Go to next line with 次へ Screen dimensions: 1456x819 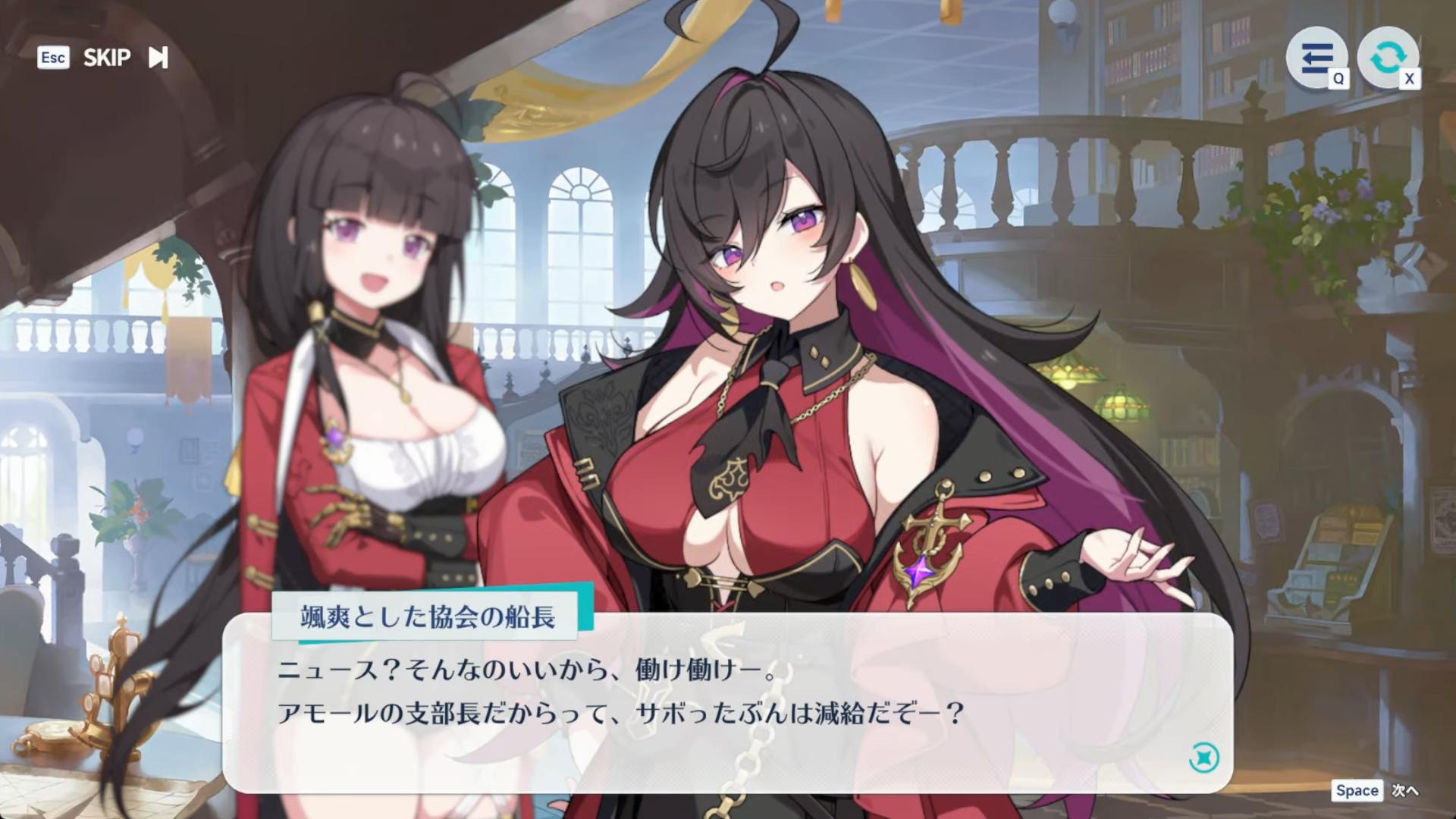[1404, 791]
